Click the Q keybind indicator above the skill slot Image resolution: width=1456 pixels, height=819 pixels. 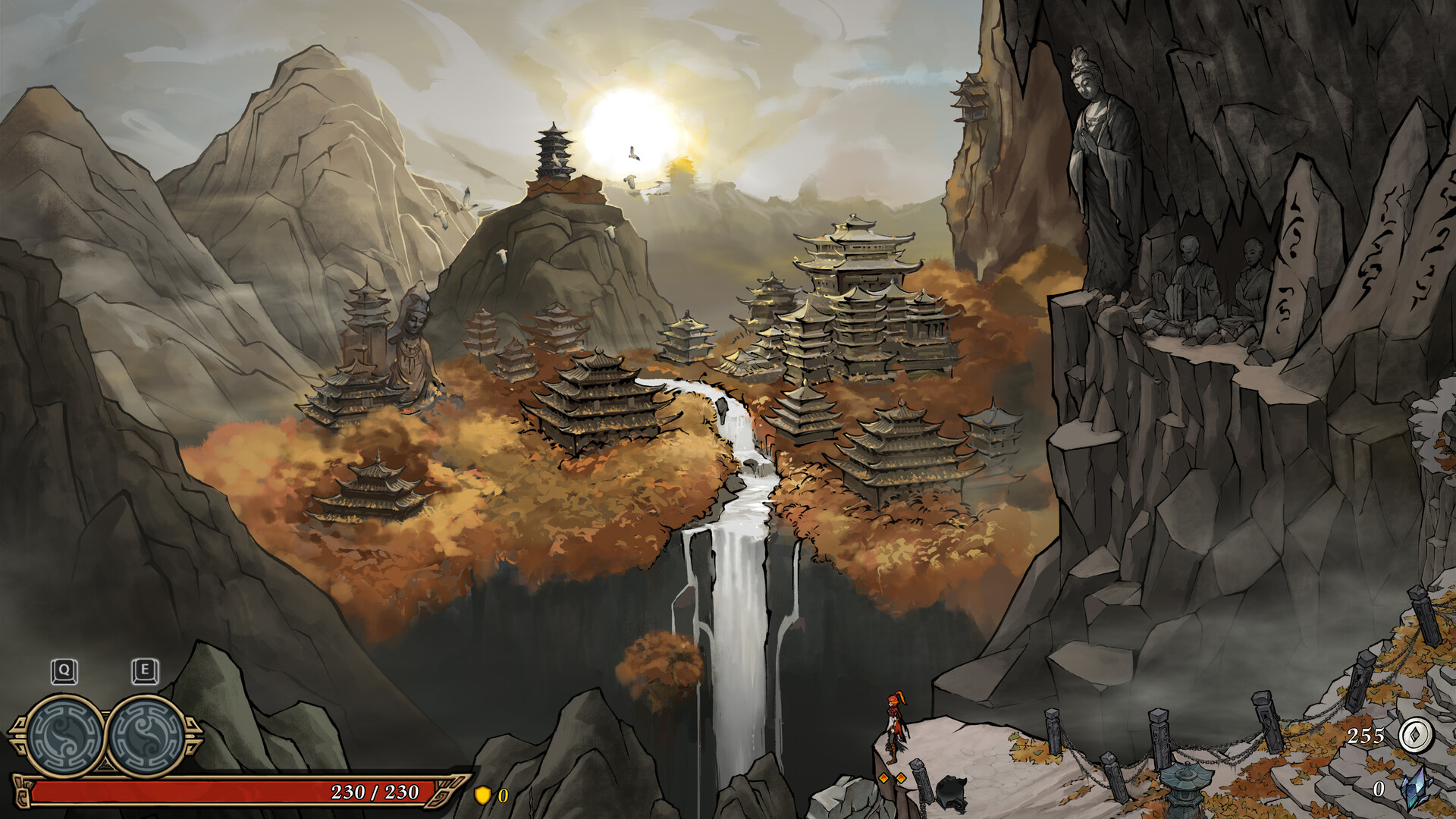[x=64, y=670]
